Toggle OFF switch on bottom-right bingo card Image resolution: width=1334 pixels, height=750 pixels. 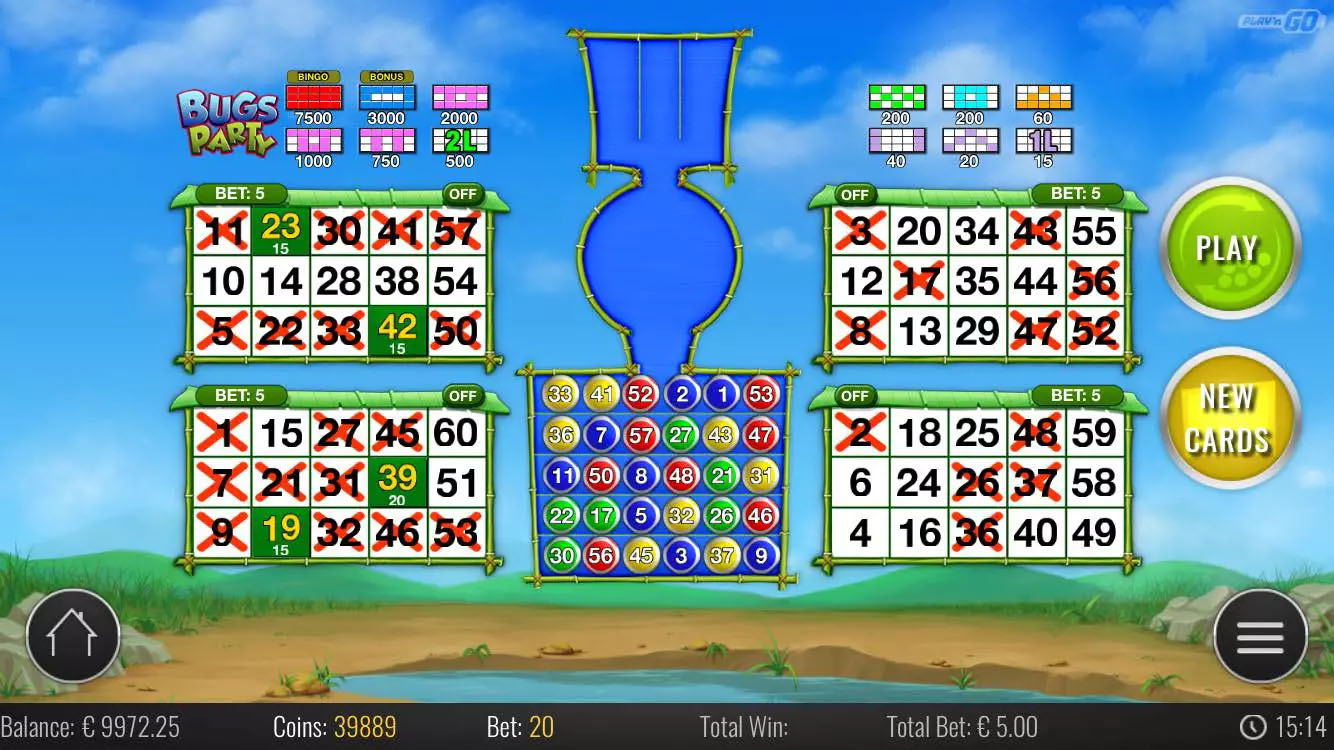(x=855, y=396)
